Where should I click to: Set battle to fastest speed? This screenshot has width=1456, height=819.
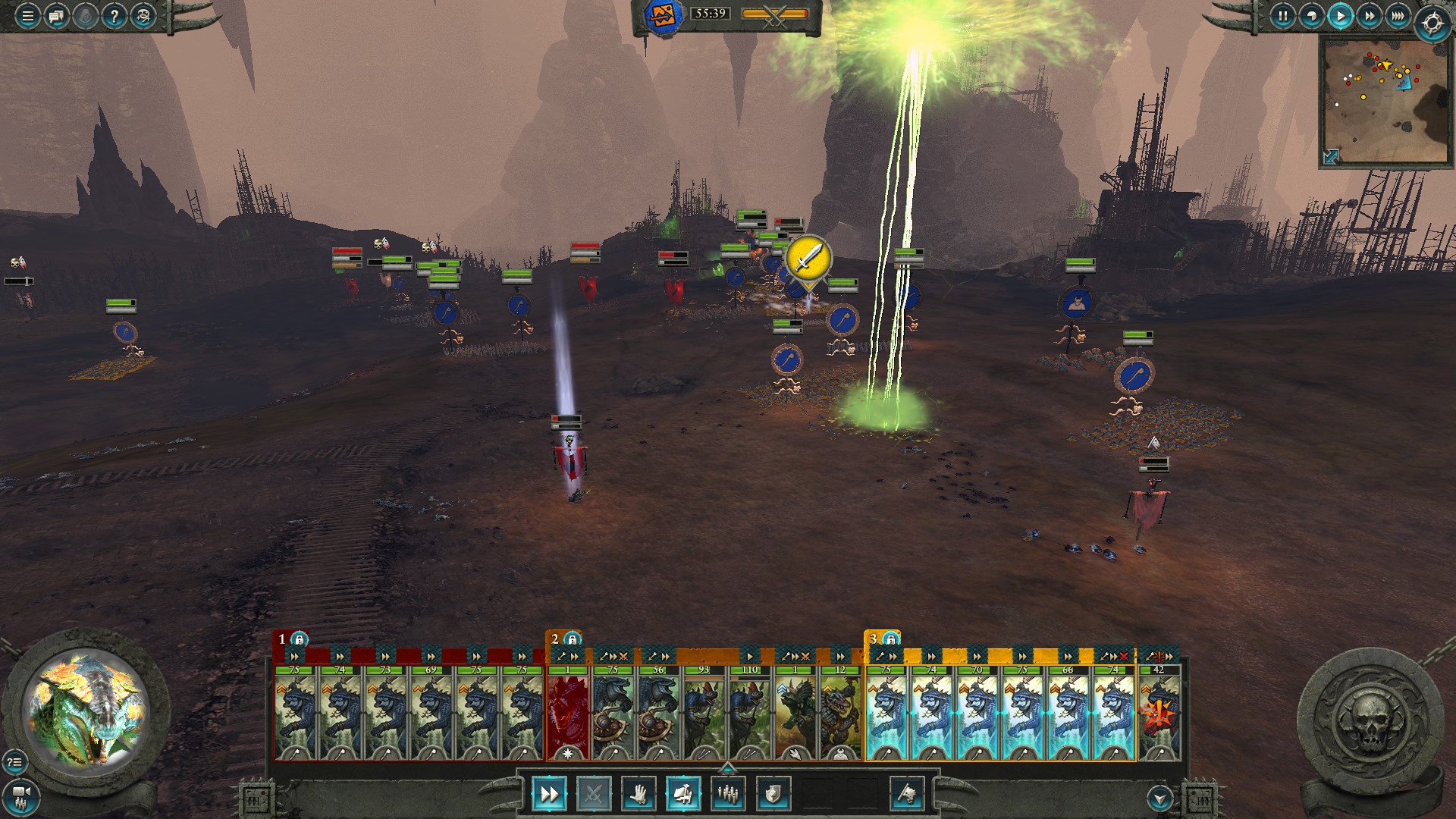click(x=1398, y=16)
